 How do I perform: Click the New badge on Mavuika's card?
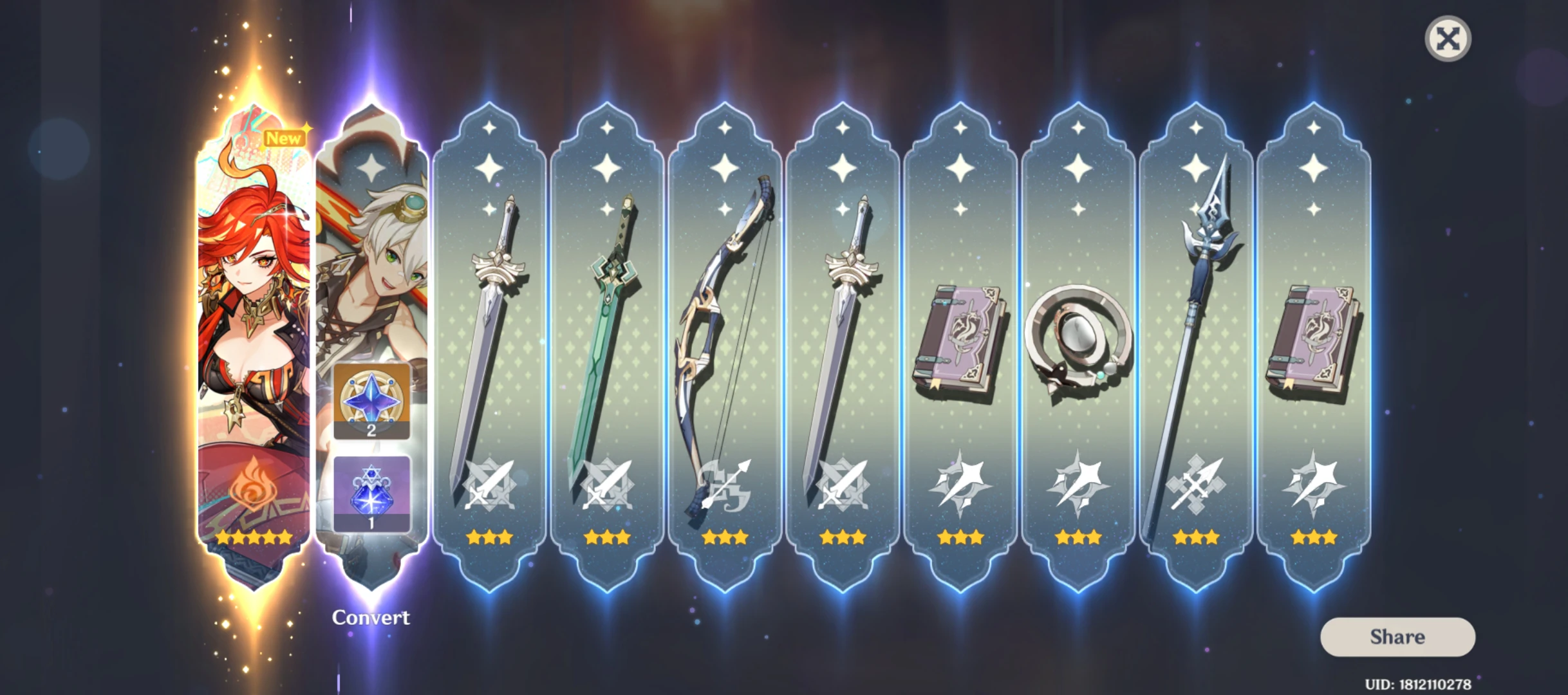tap(284, 137)
